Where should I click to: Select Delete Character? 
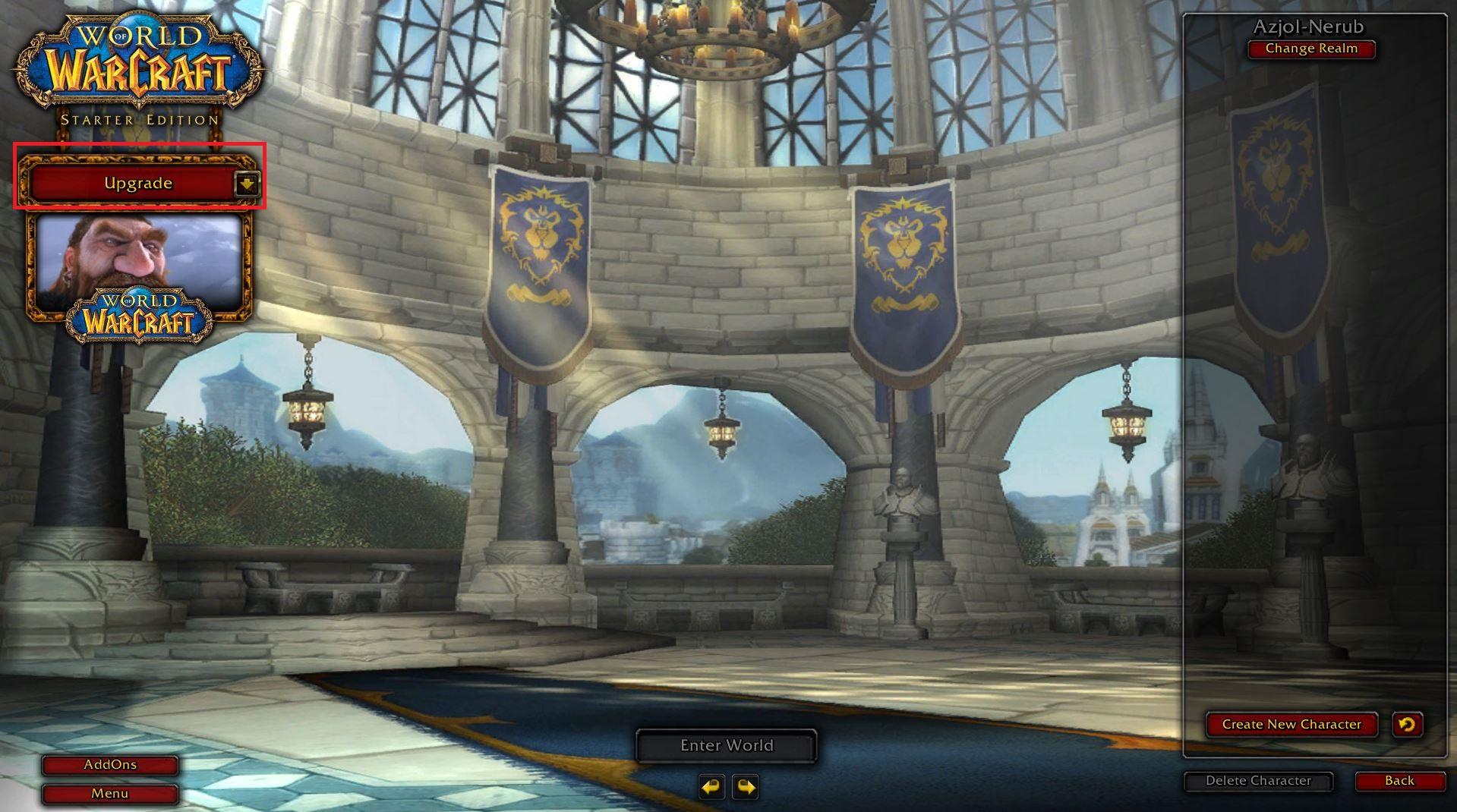tap(1258, 781)
